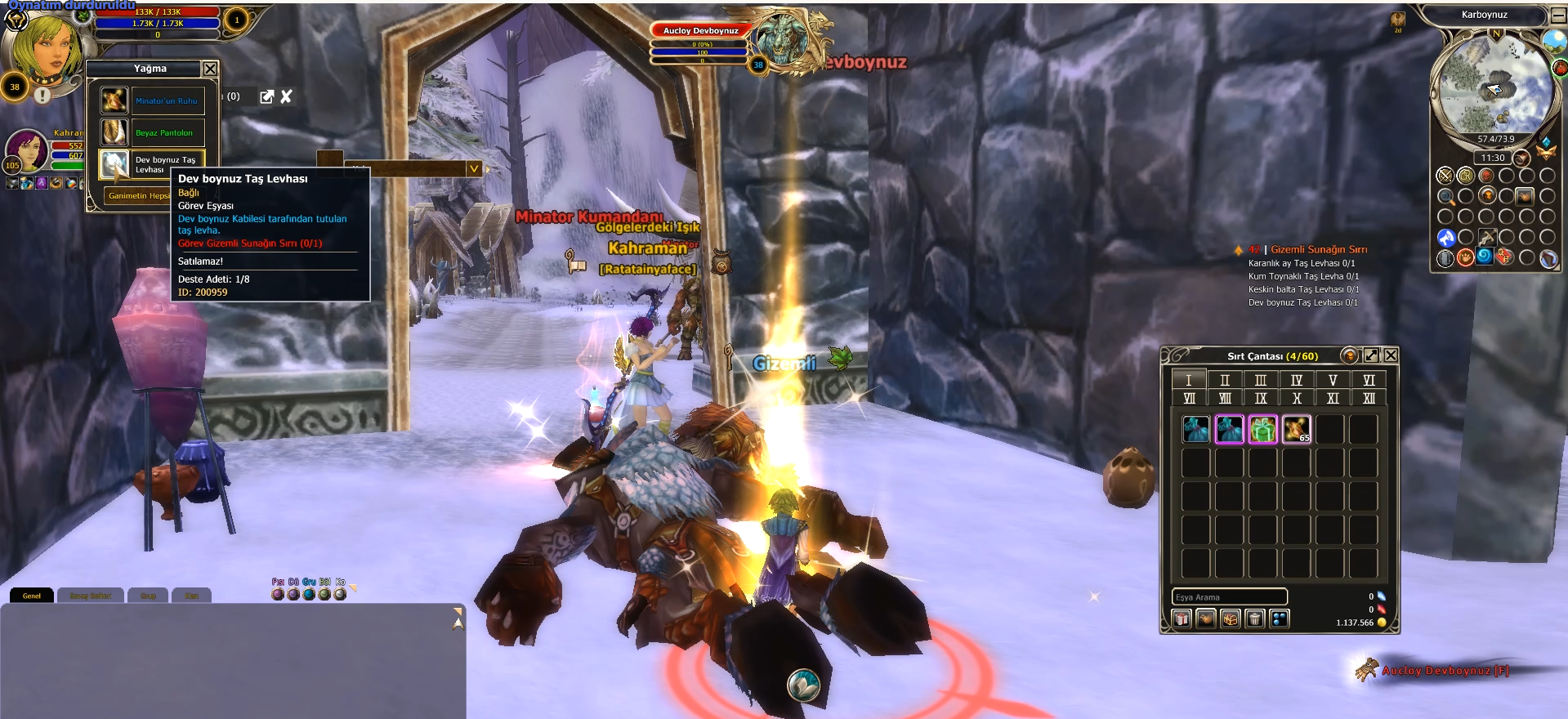Screen dimensions: 1568x719
Task: Switch to backpack tab II
Action: [1224, 380]
